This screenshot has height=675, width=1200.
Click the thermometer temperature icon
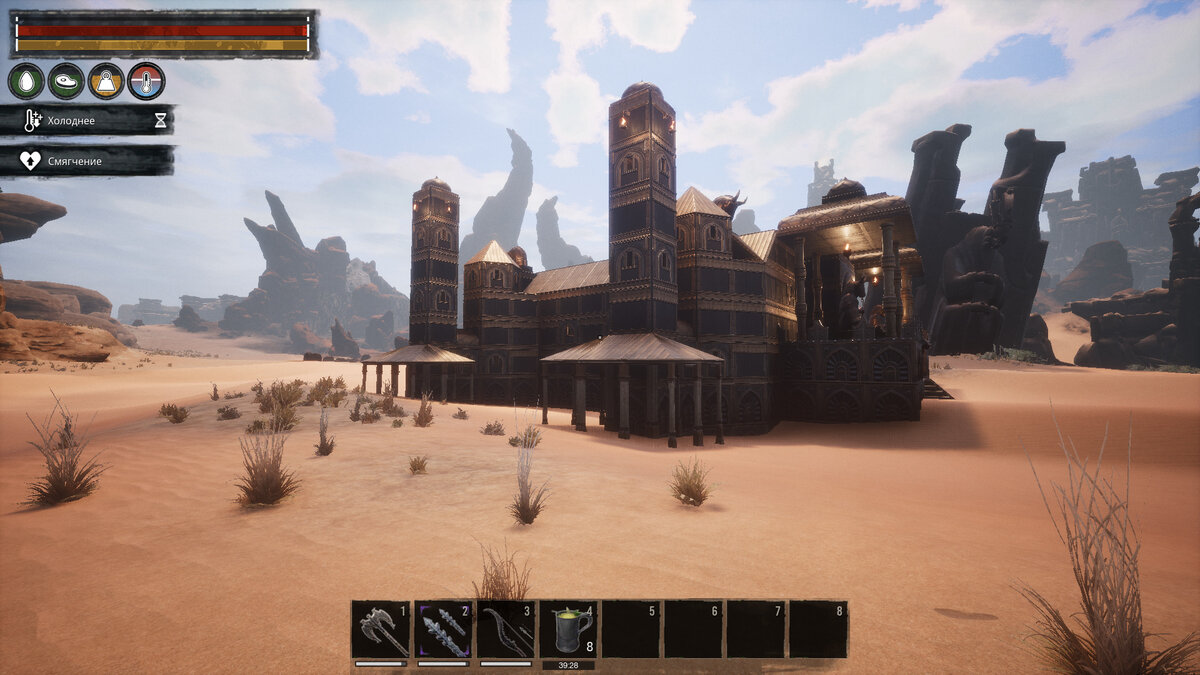146,81
